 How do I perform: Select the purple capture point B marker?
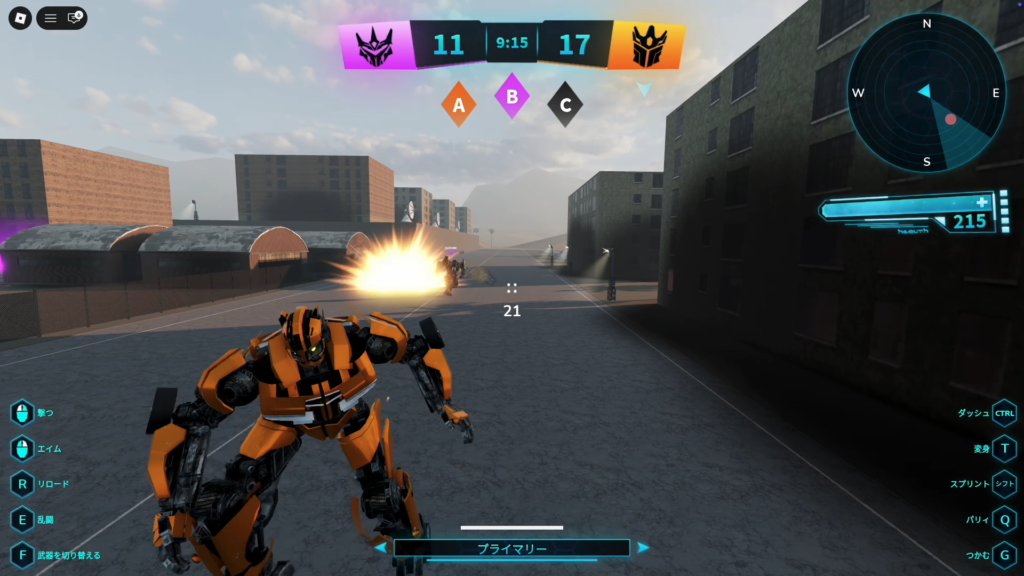click(x=512, y=97)
